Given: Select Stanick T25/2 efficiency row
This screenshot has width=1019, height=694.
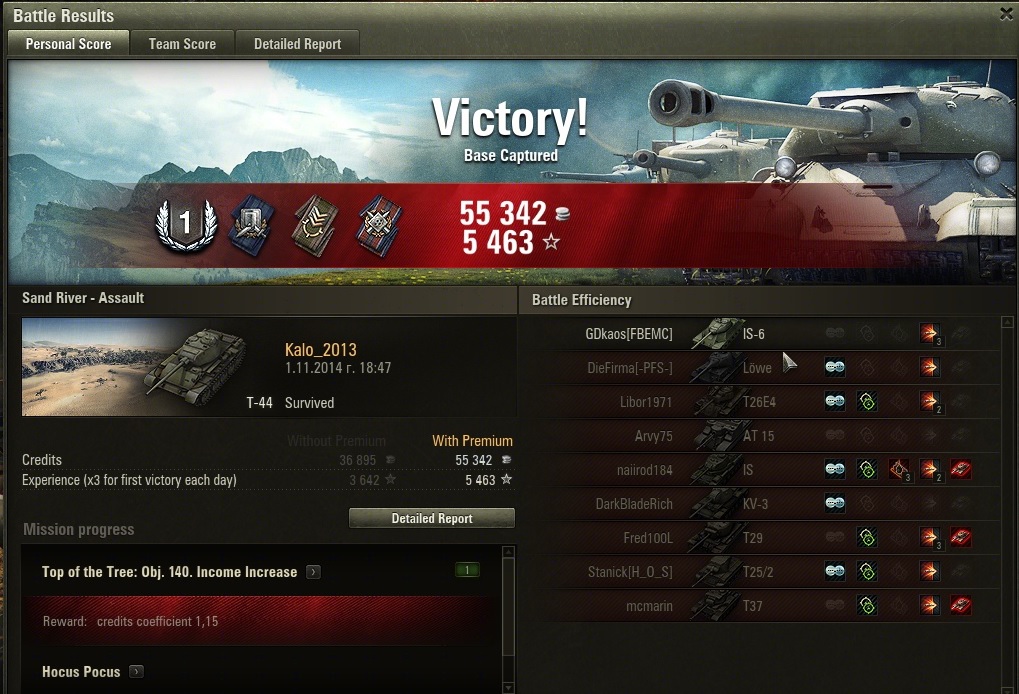Looking at the screenshot, I should tap(758, 572).
